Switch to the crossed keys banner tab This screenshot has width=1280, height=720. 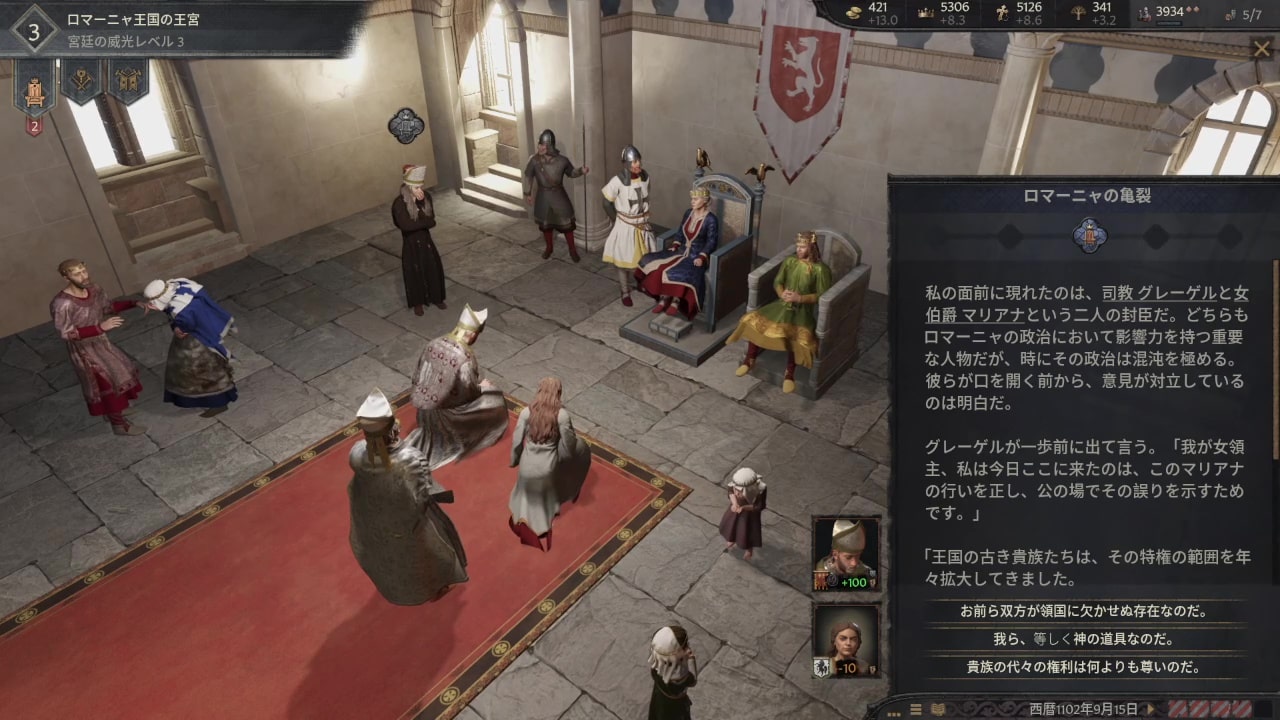pyautogui.click(x=81, y=80)
